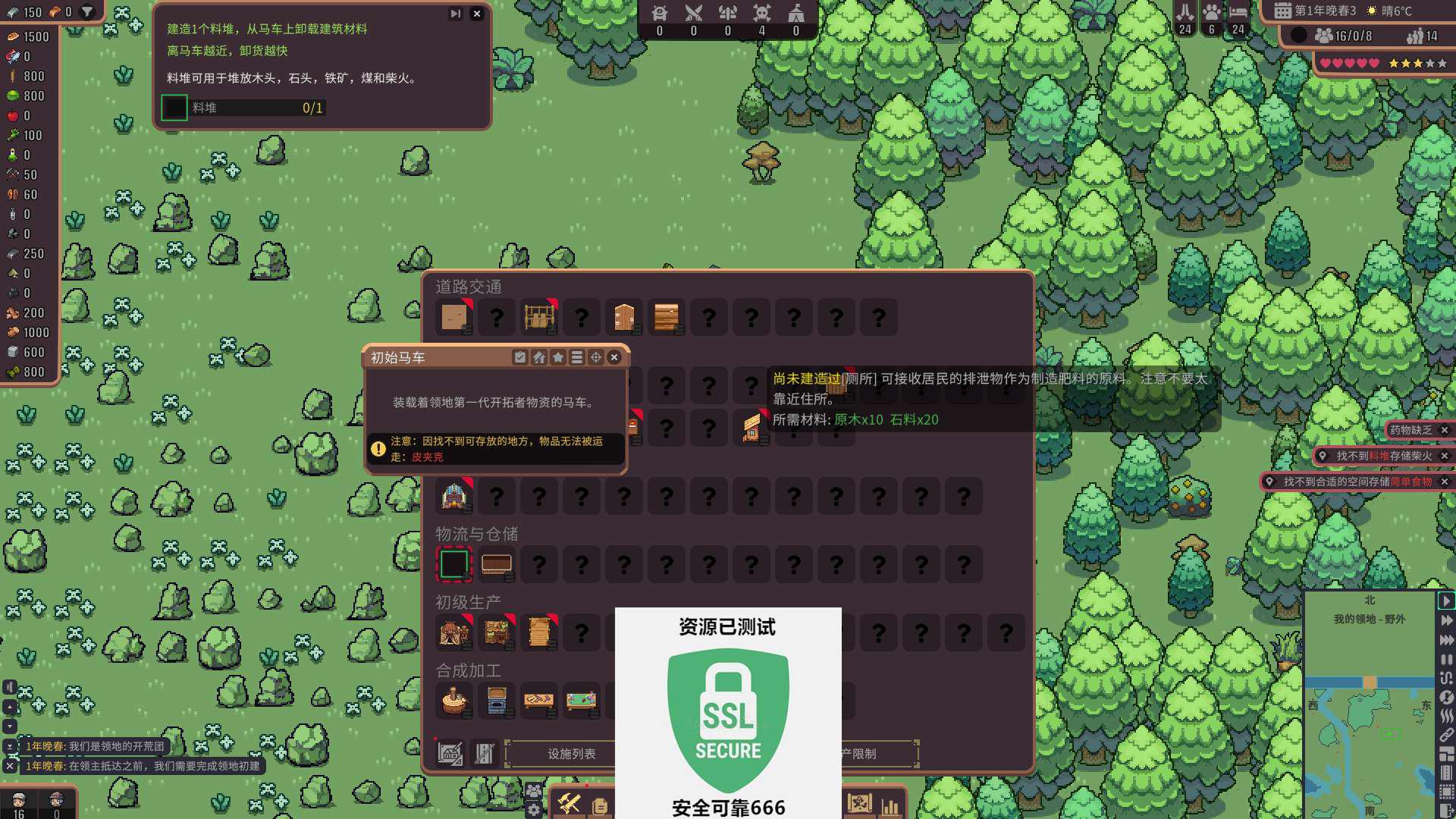Image resolution: width=1456 pixels, height=819 pixels.
Task: Open the bar chart statistics icon
Action: 890,805
